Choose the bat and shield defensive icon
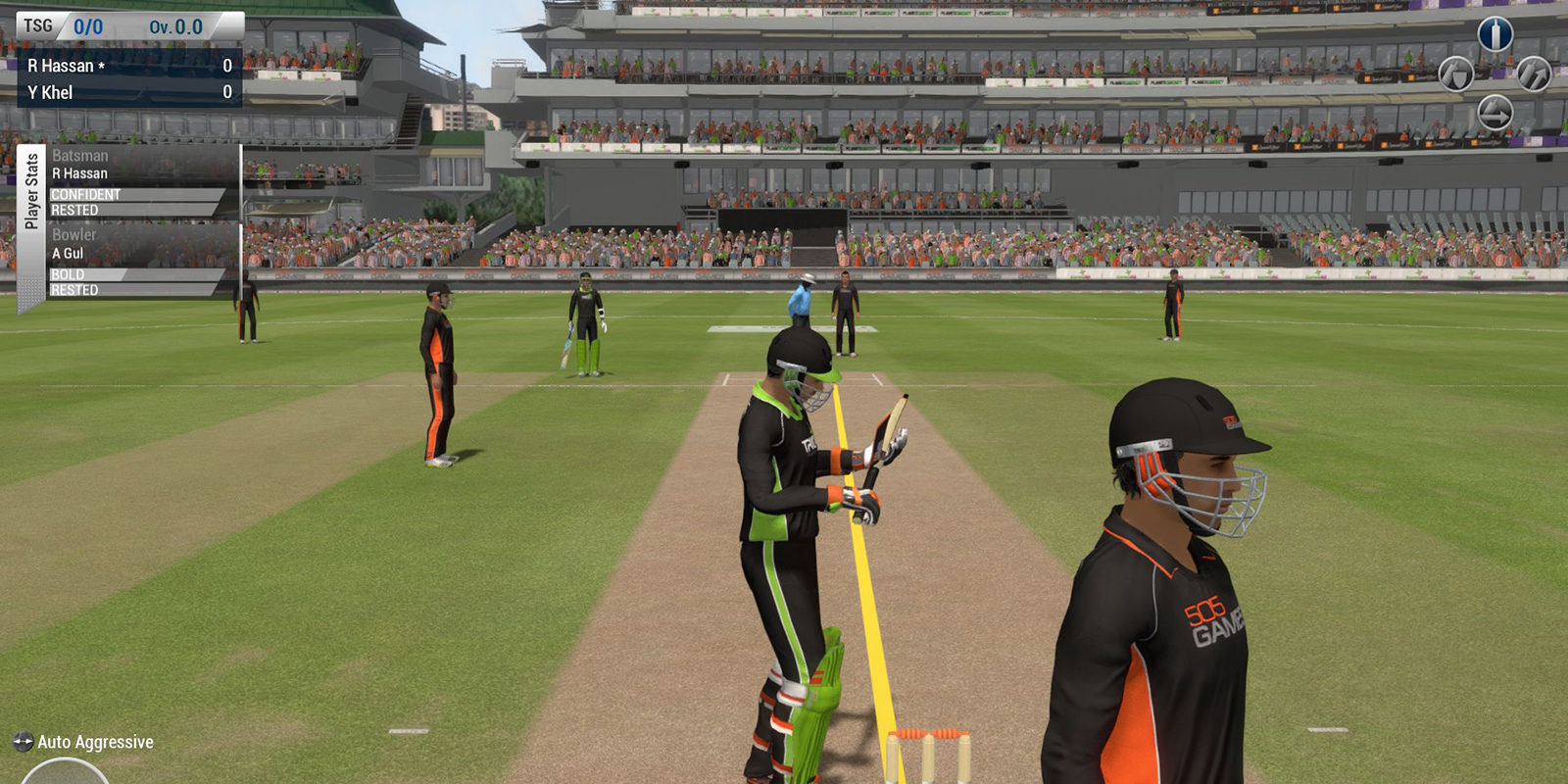This screenshot has height=784, width=1568. pos(1456,73)
